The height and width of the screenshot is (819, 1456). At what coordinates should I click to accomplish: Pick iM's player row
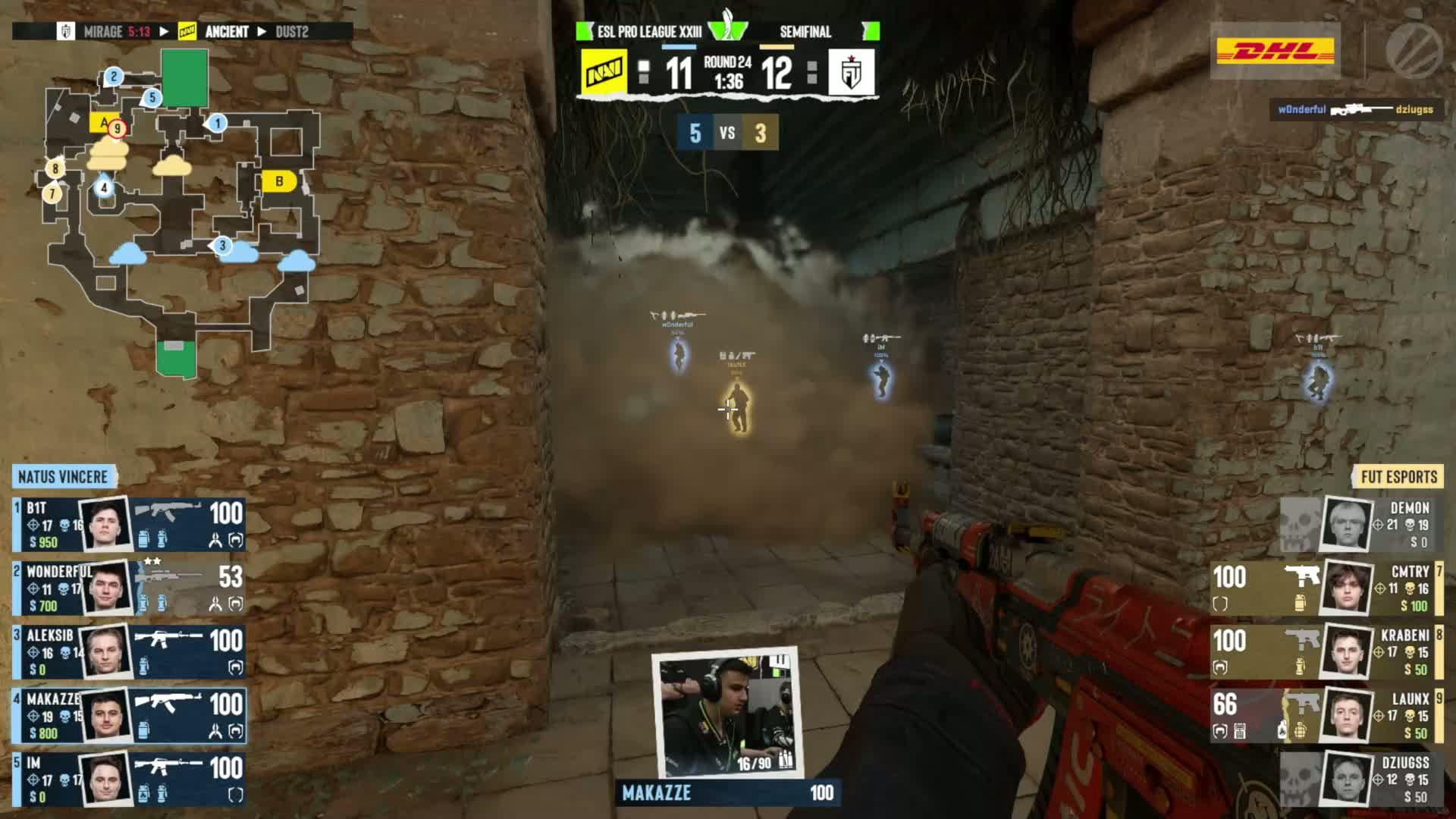click(129, 779)
